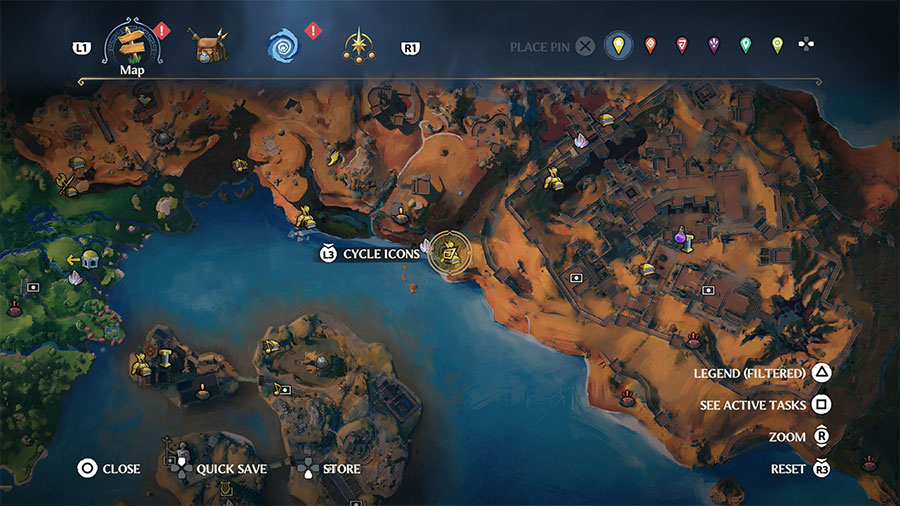Choose the lime yellow map pin
The image size is (900, 506).
[x=777, y=46]
